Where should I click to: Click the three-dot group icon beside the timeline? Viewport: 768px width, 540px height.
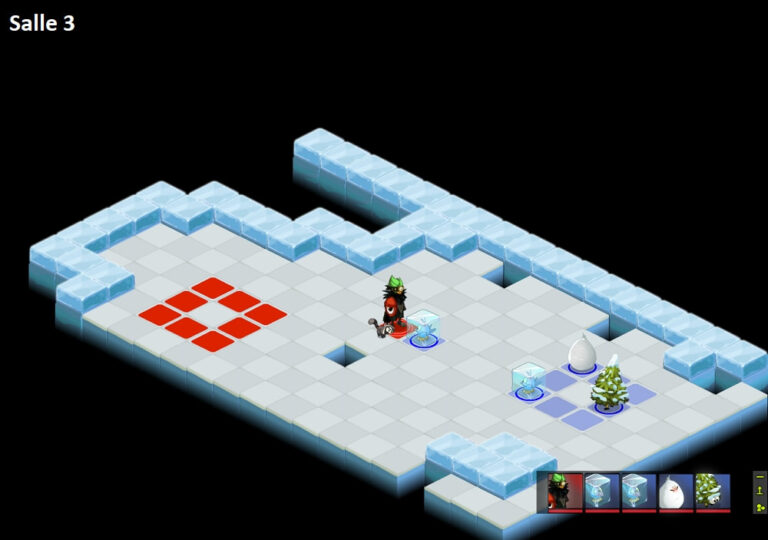click(760, 506)
